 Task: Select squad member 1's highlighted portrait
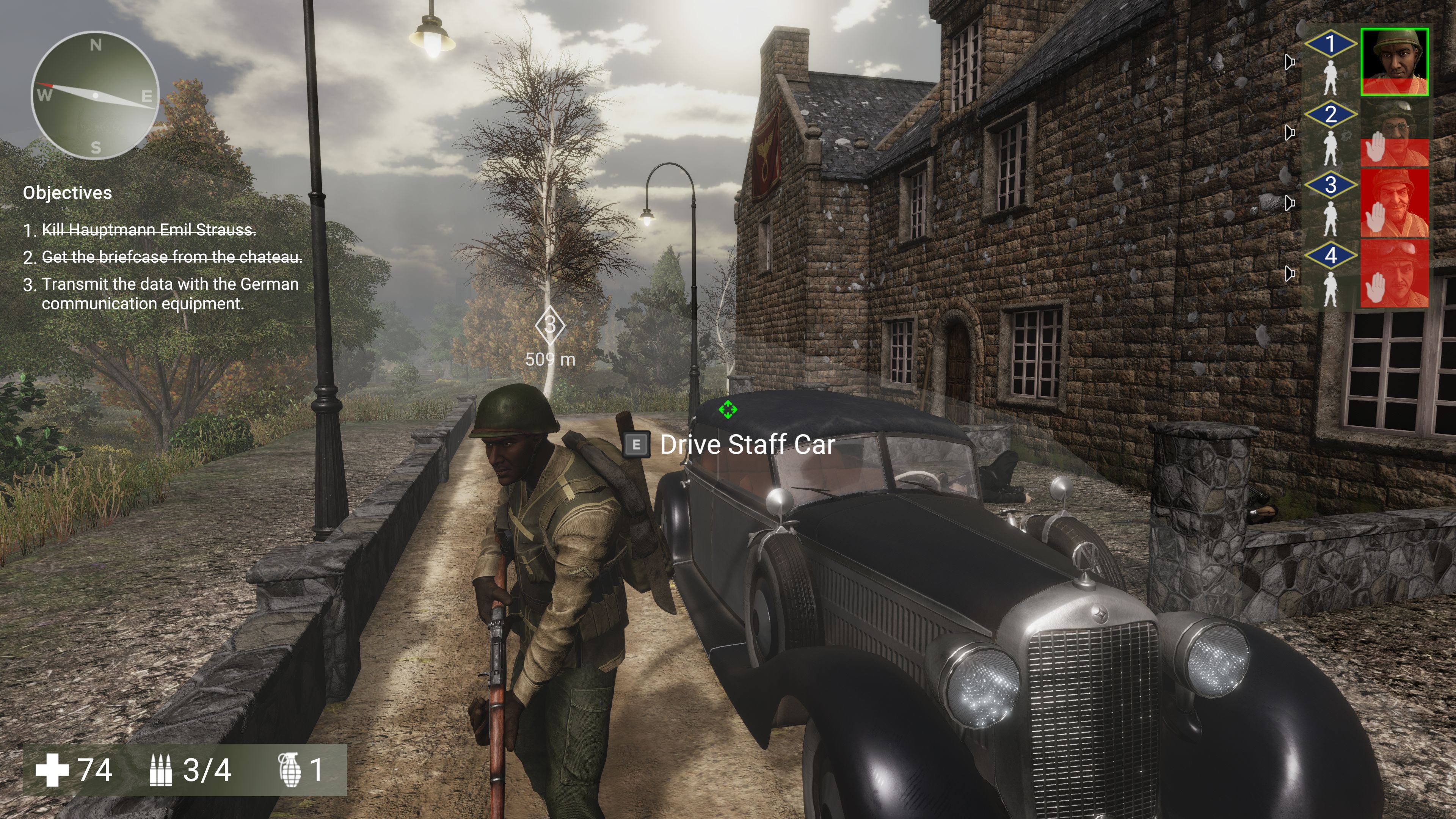click(x=1394, y=61)
